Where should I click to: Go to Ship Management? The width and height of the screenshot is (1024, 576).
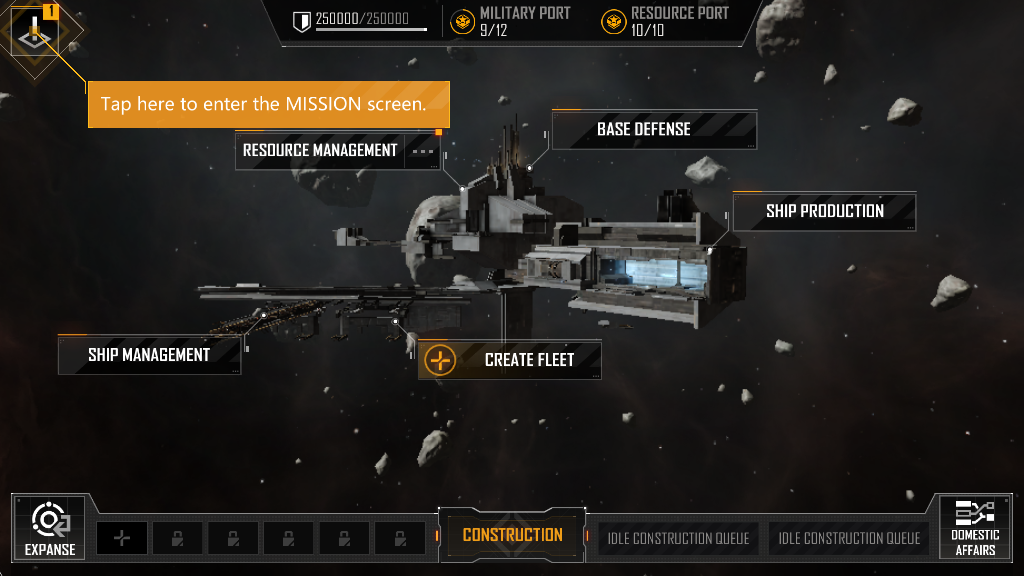click(x=149, y=355)
